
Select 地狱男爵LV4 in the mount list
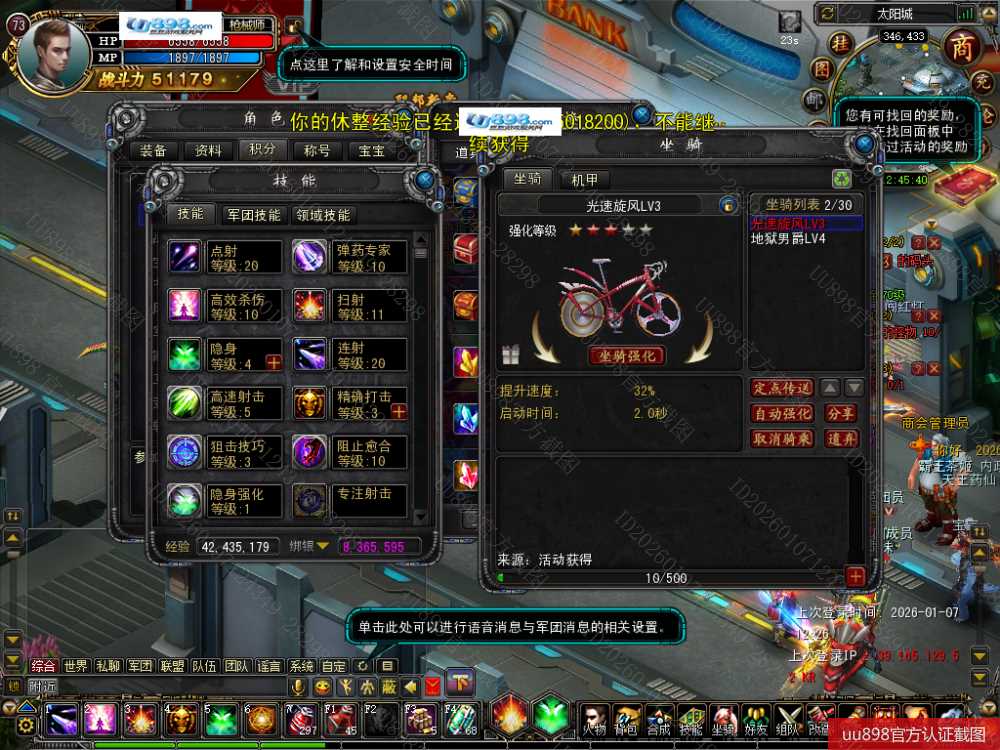[x=789, y=239]
